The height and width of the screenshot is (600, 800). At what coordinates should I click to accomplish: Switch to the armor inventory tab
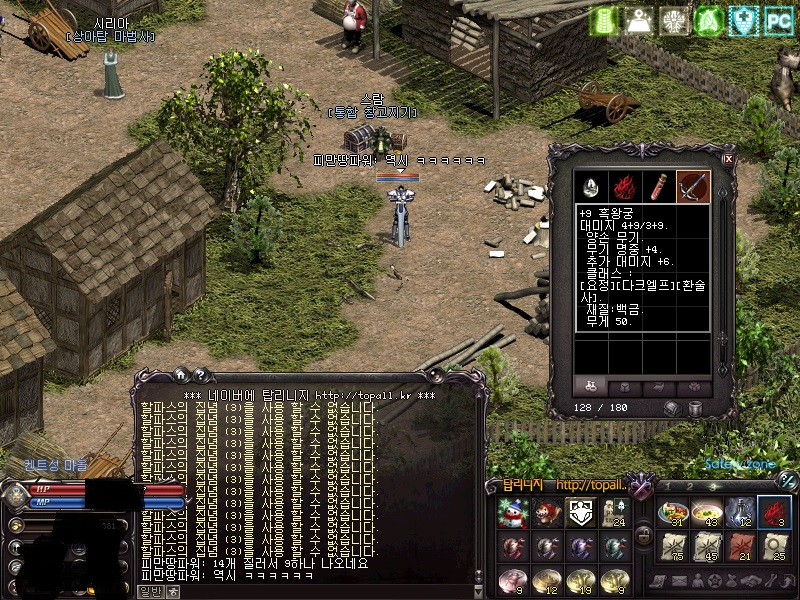(x=625, y=387)
